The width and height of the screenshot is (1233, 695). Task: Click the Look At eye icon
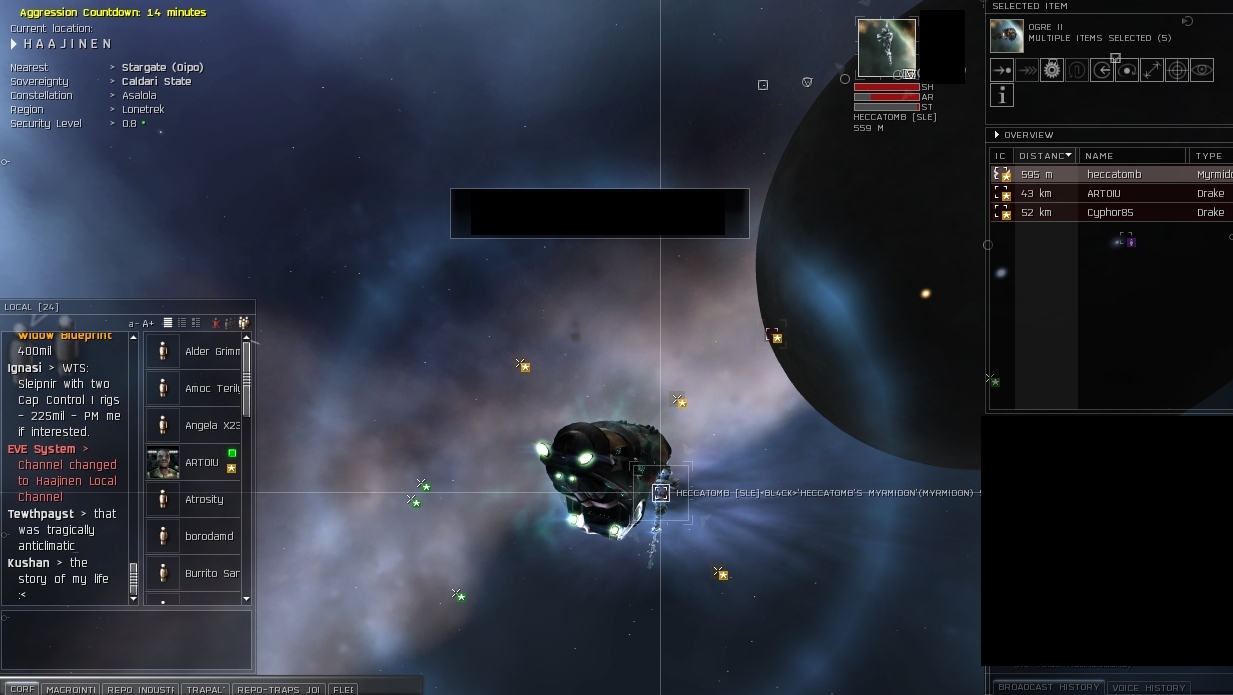tap(1202, 70)
